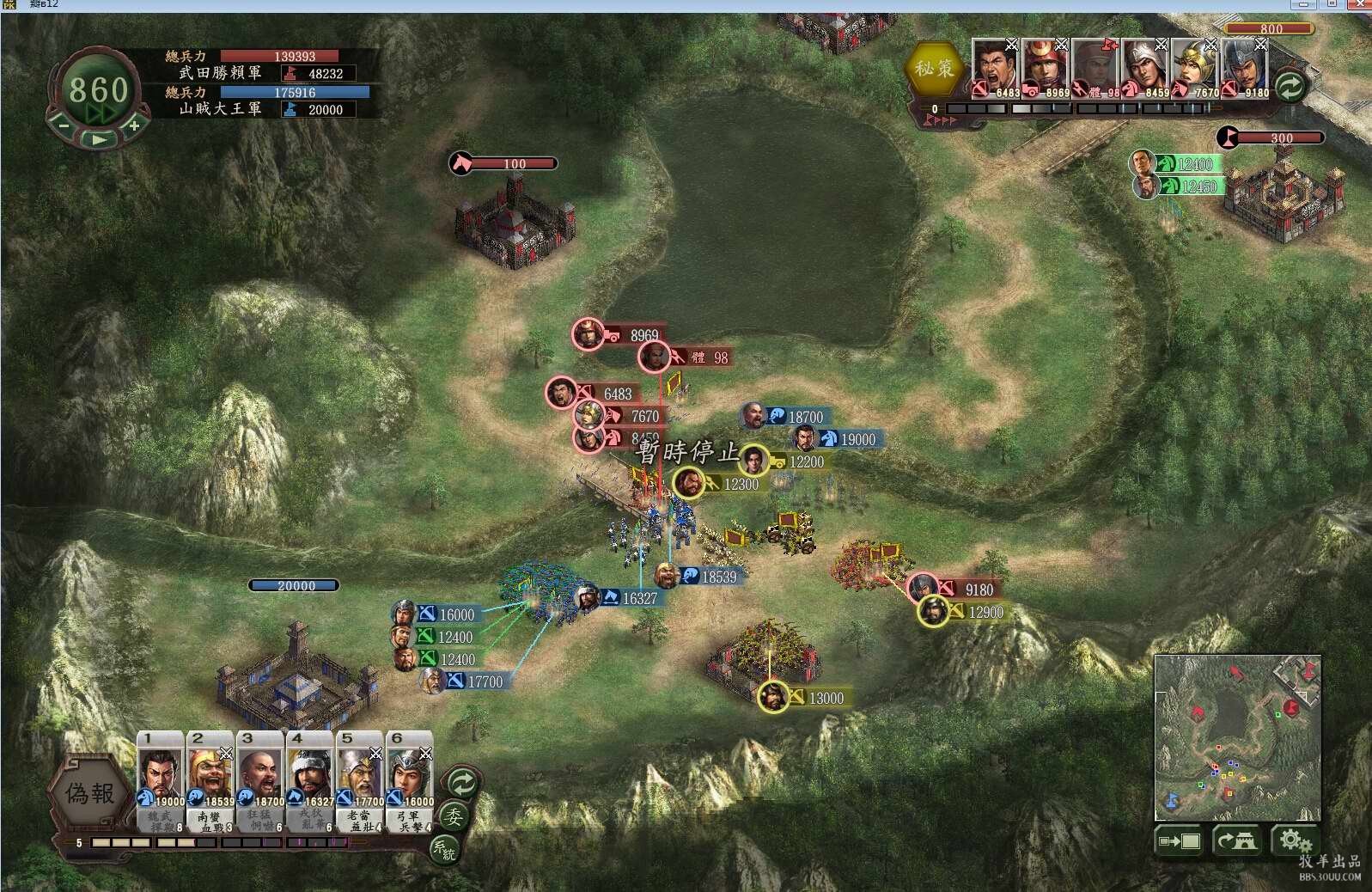The image size is (1372, 892).
Task: Click the yellow 秘策 hexagon button
Action: pyautogui.click(x=934, y=69)
